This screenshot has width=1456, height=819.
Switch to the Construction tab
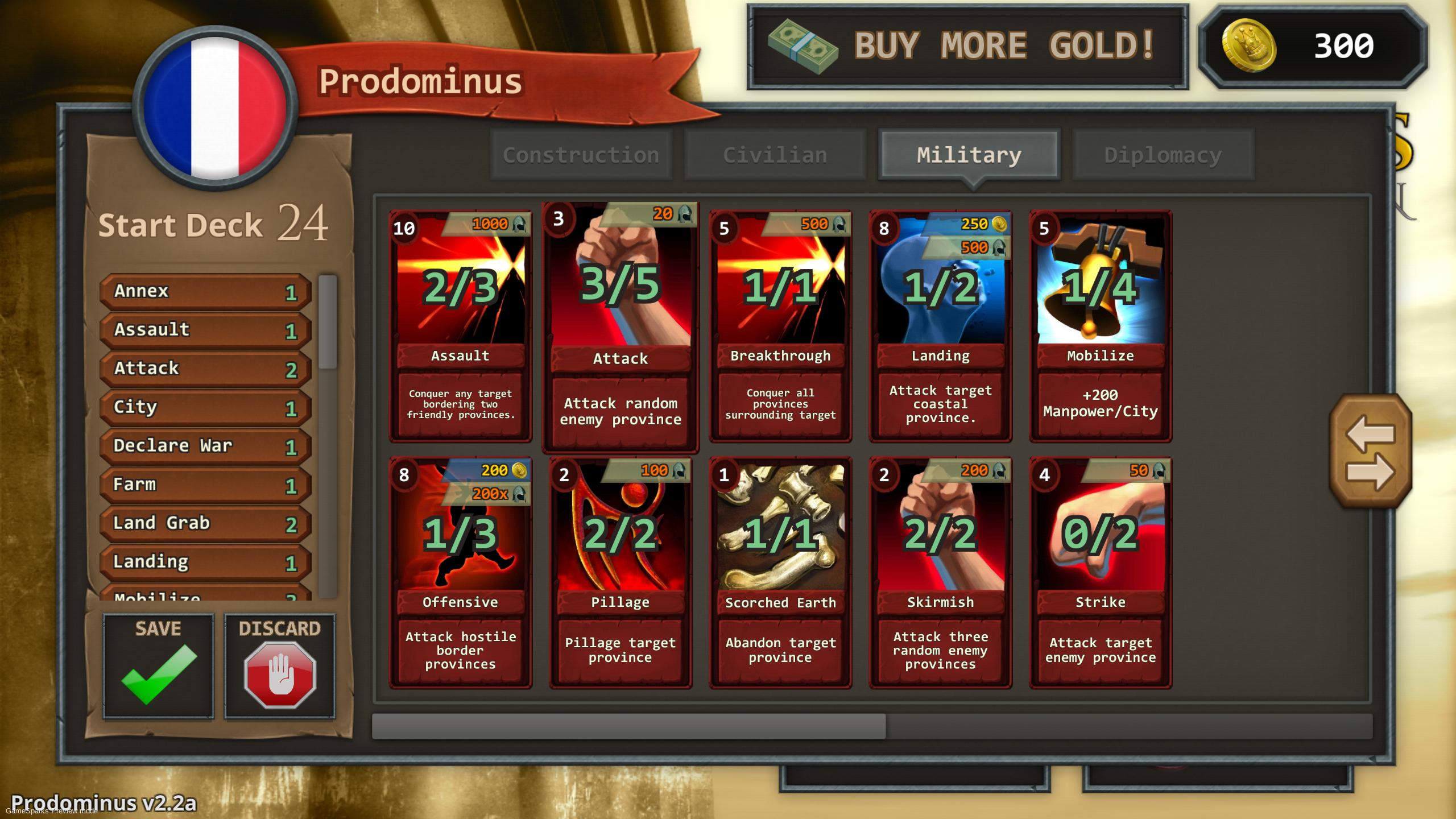point(581,154)
